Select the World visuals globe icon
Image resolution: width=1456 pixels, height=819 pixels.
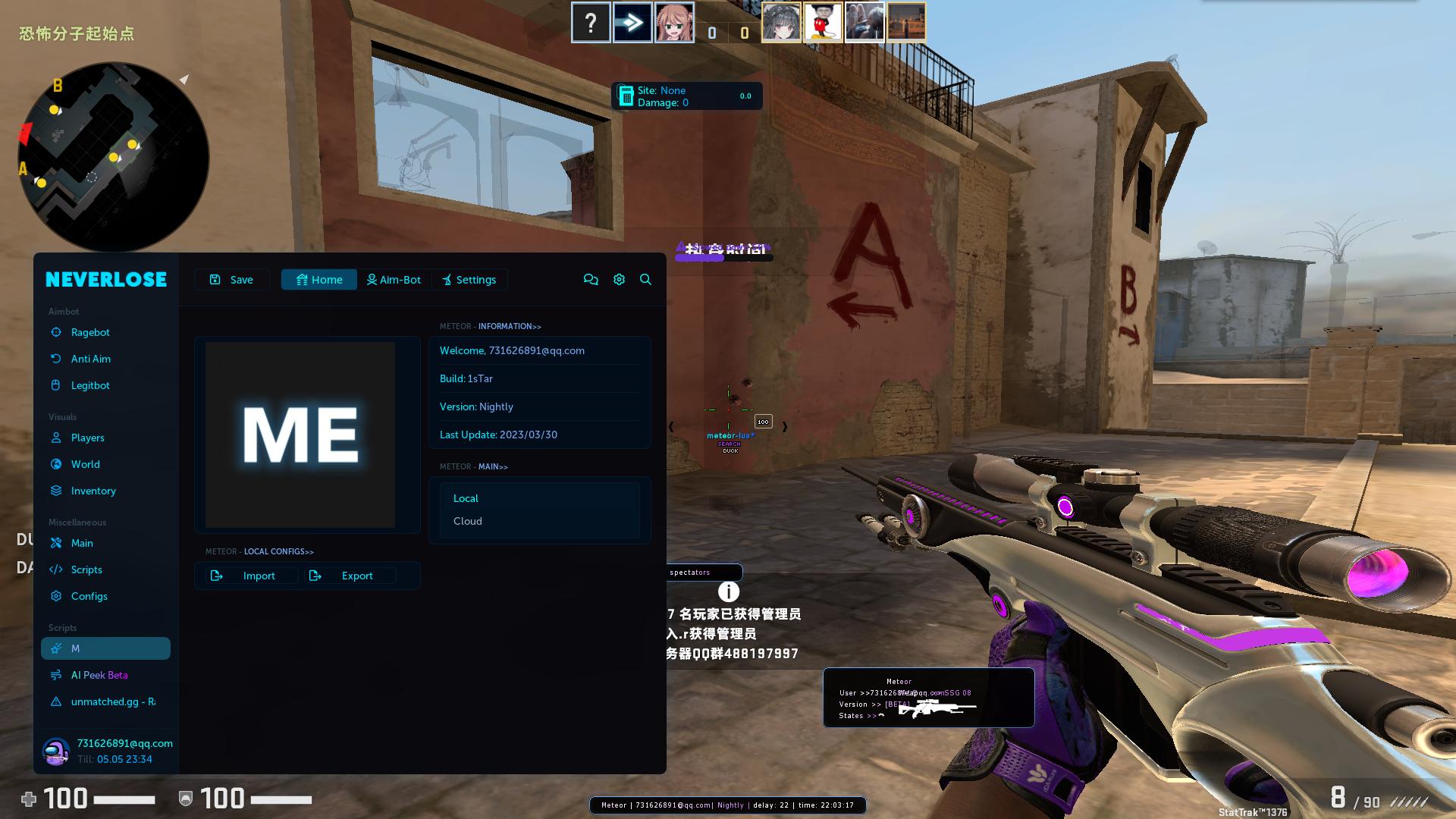coord(56,464)
